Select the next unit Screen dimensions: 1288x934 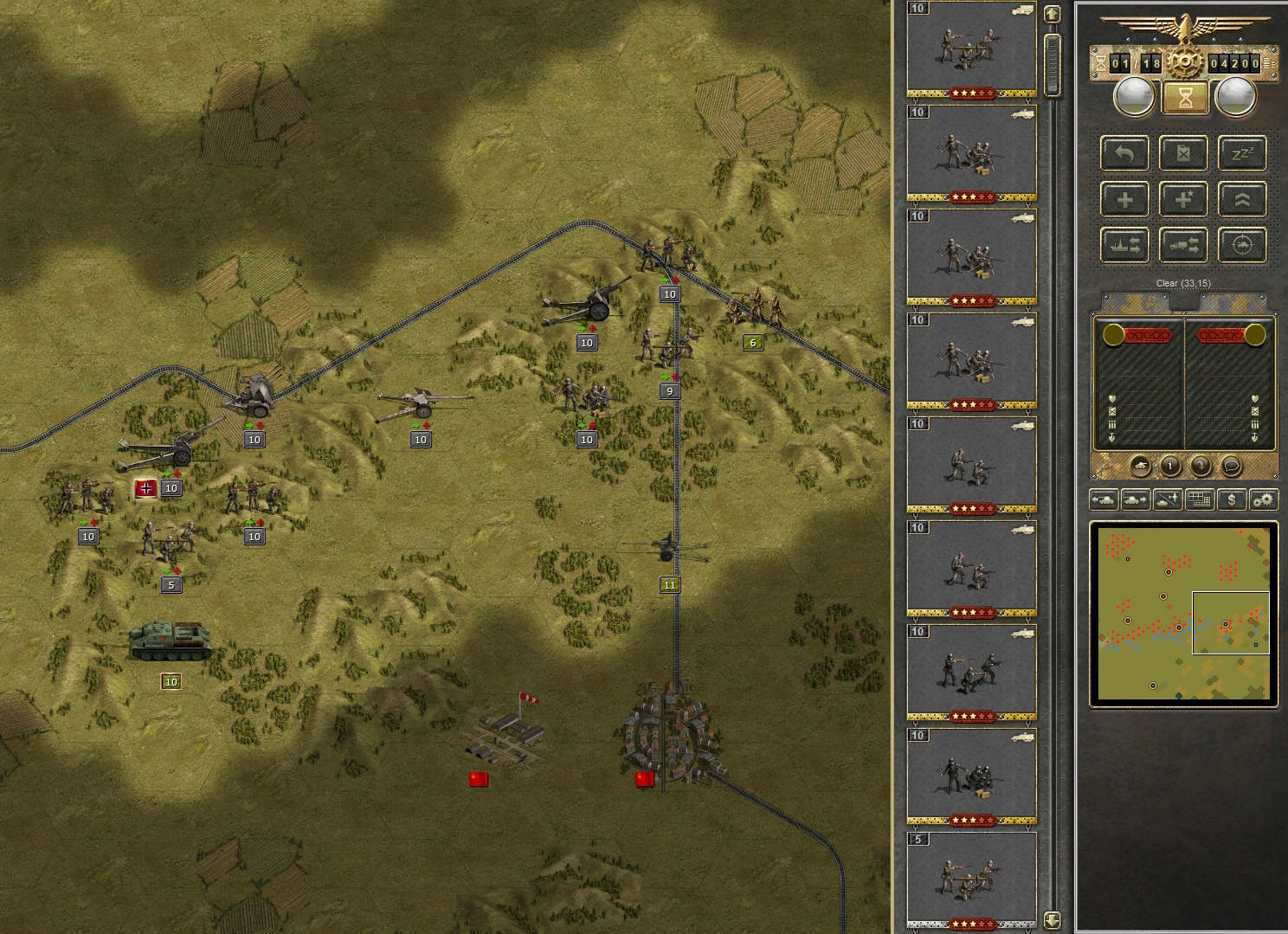coord(1135,499)
